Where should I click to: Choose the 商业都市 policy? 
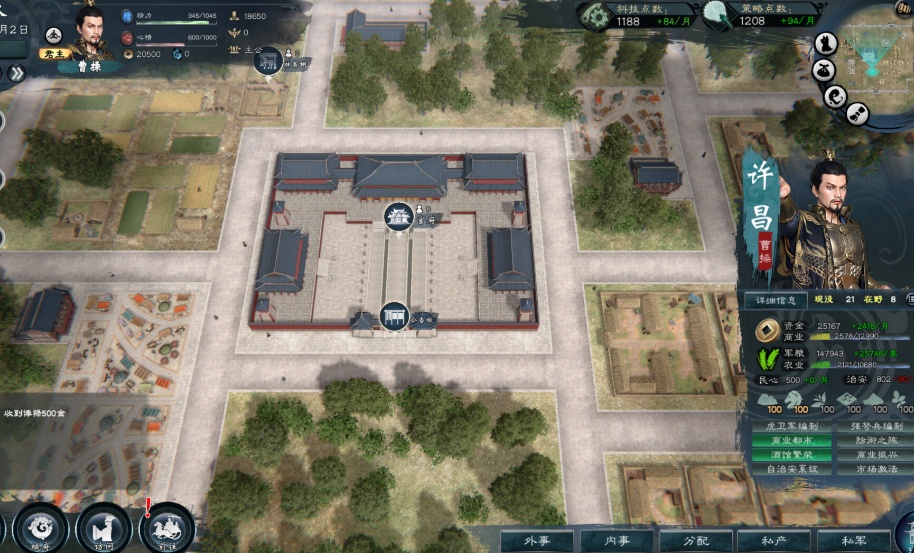(x=791, y=440)
